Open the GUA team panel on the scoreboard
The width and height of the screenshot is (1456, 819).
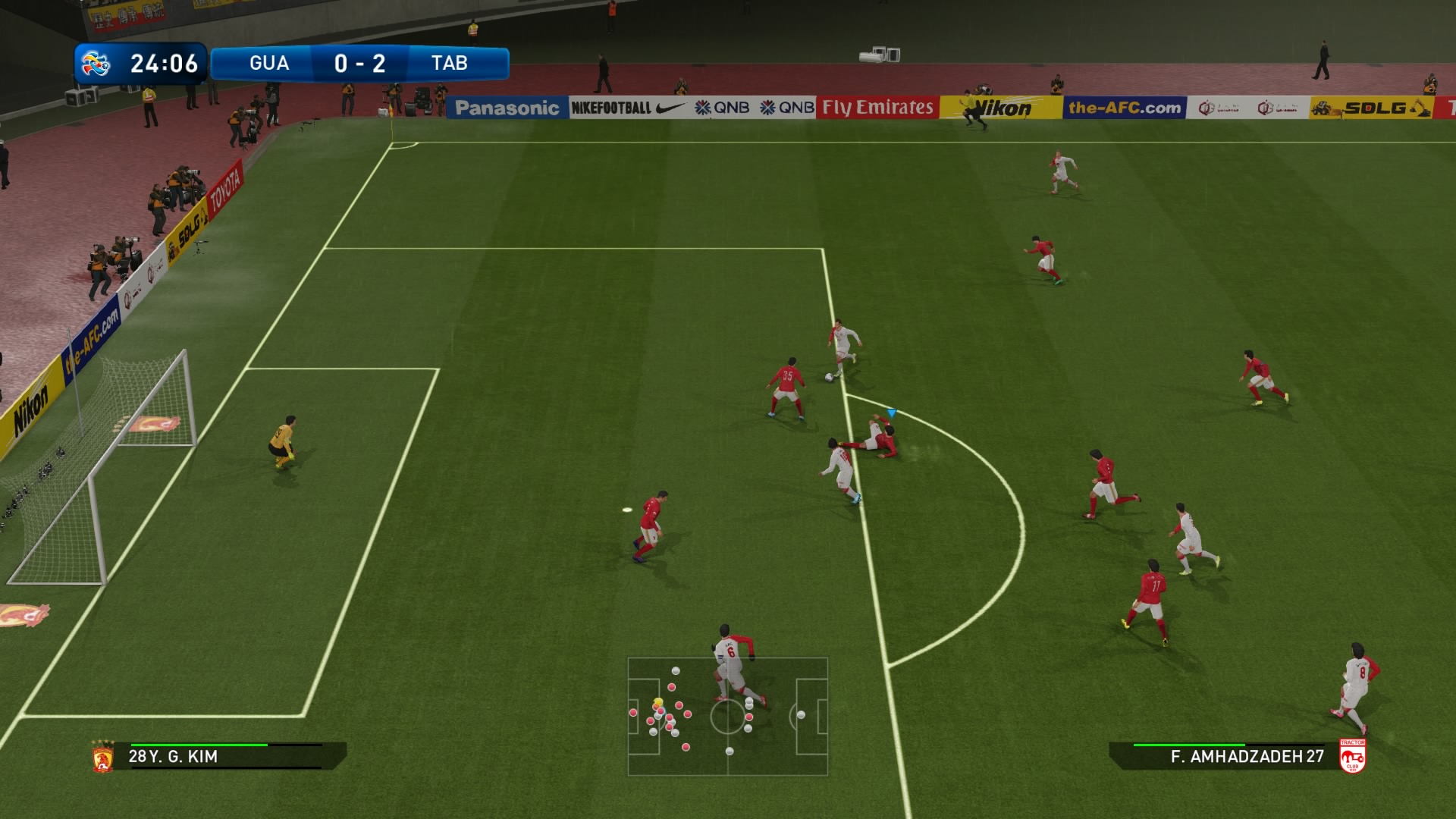click(268, 64)
